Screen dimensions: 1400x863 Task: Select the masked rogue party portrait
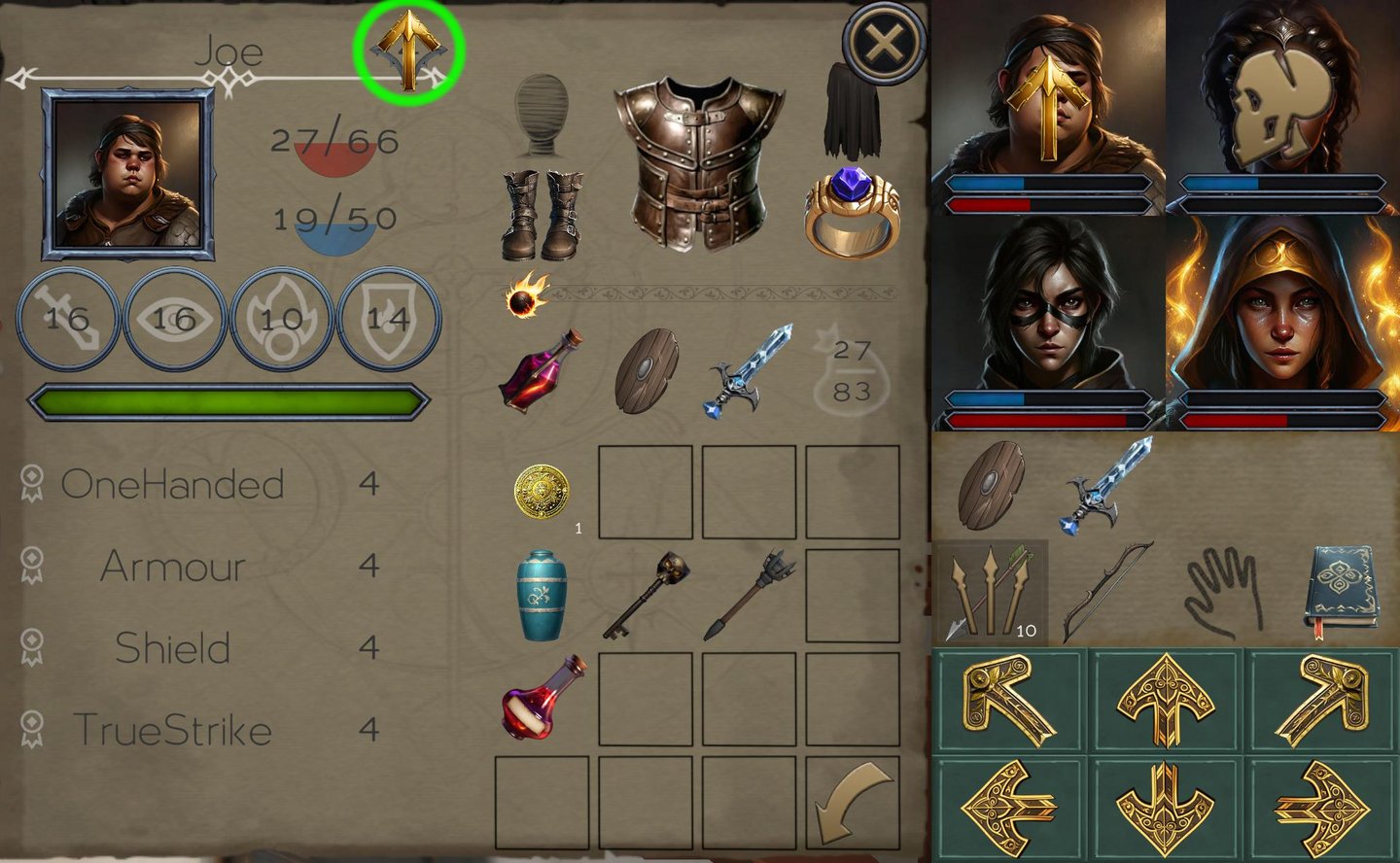tap(1048, 324)
